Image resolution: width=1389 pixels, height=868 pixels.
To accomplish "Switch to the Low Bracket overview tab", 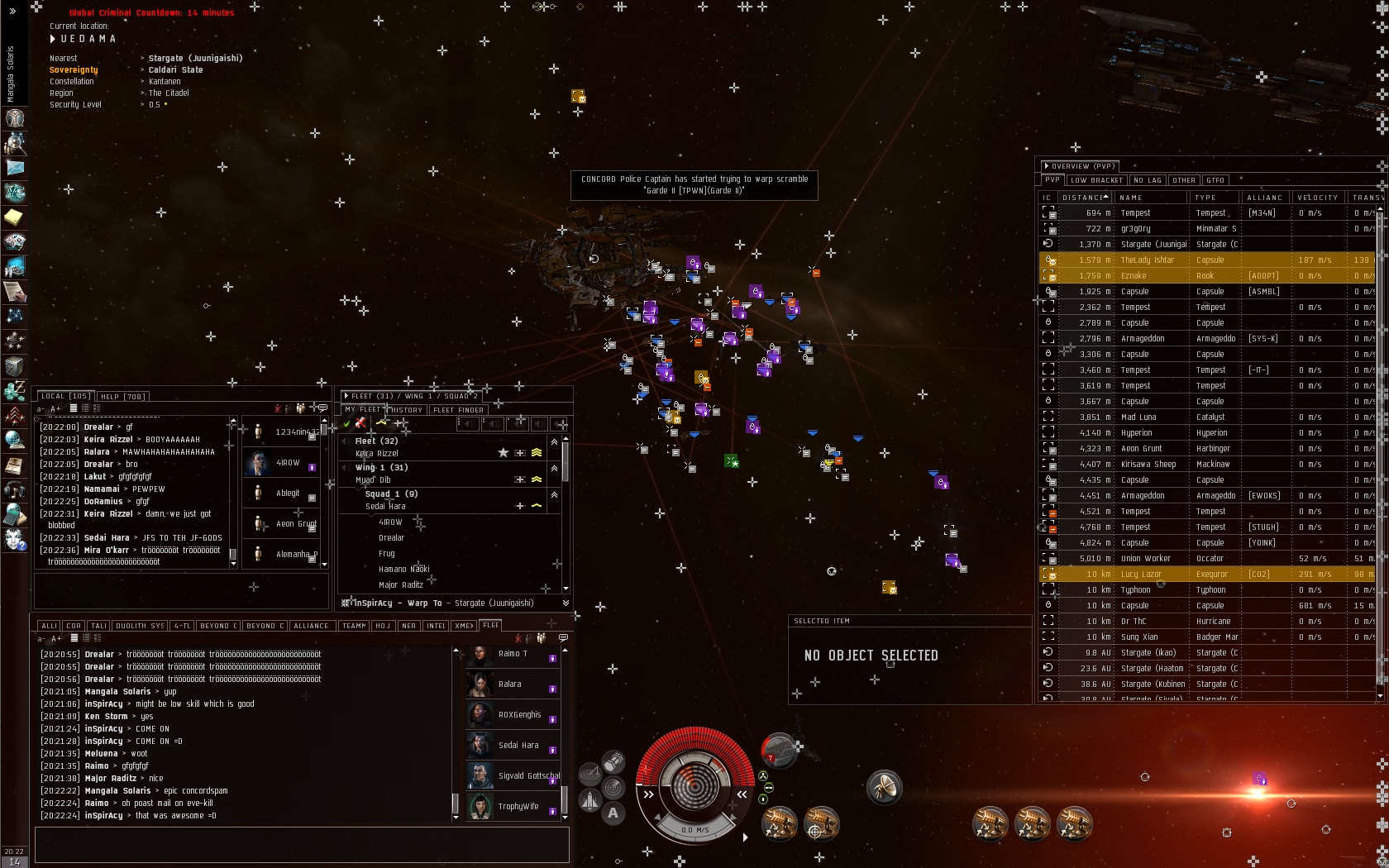I will pyautogui.click(x=1096, y=180).
